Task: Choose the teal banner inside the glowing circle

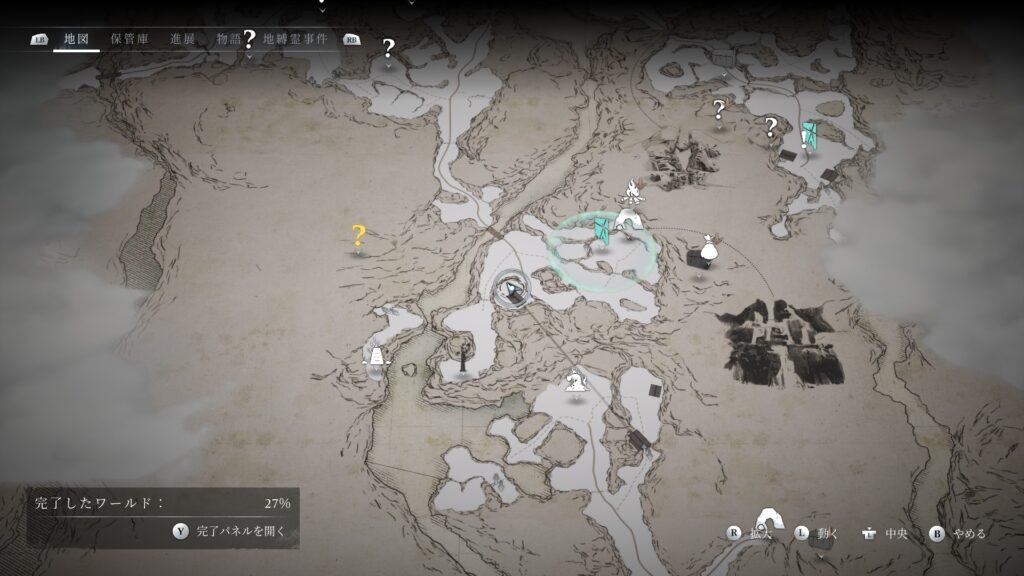Action: (601, 231)
